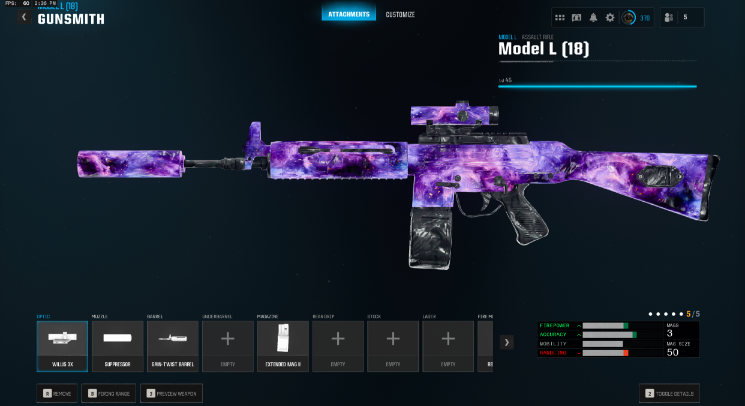Remove the selected attachment
The height and width of the screenshot is (406, 745).
58,393
